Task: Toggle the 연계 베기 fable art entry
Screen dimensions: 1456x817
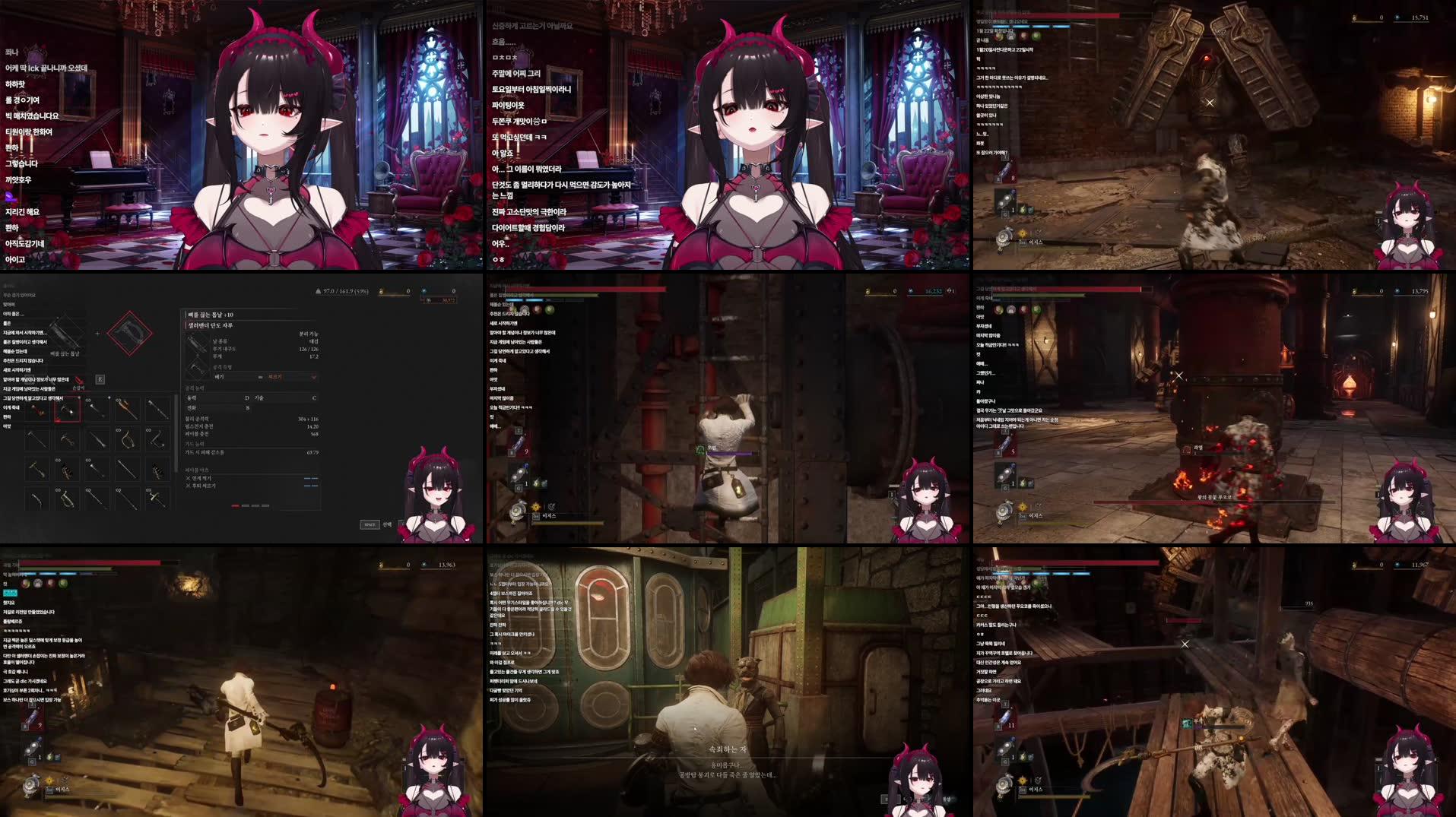Action: point(201,478)
